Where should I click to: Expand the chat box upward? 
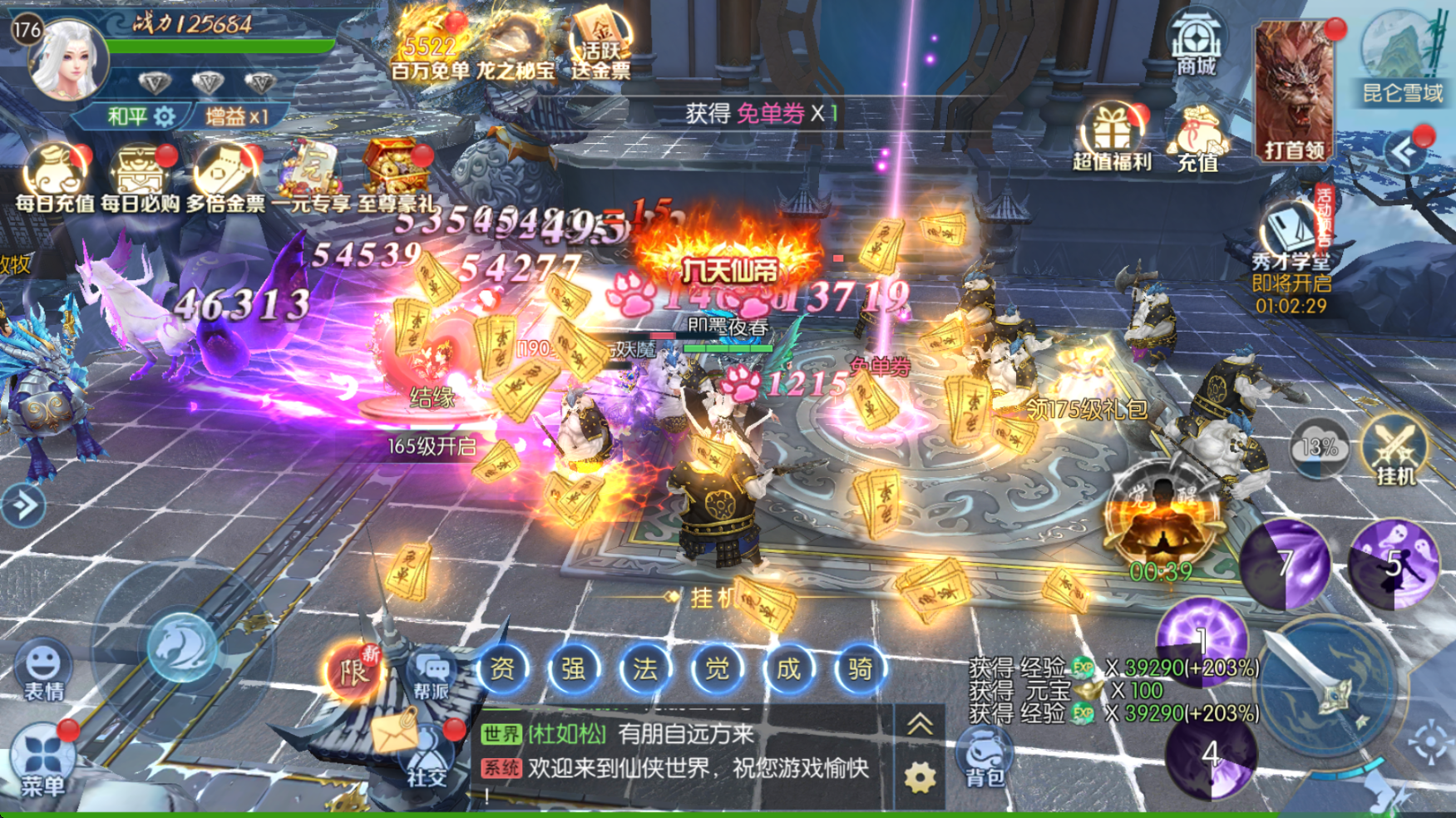(920, 726)
